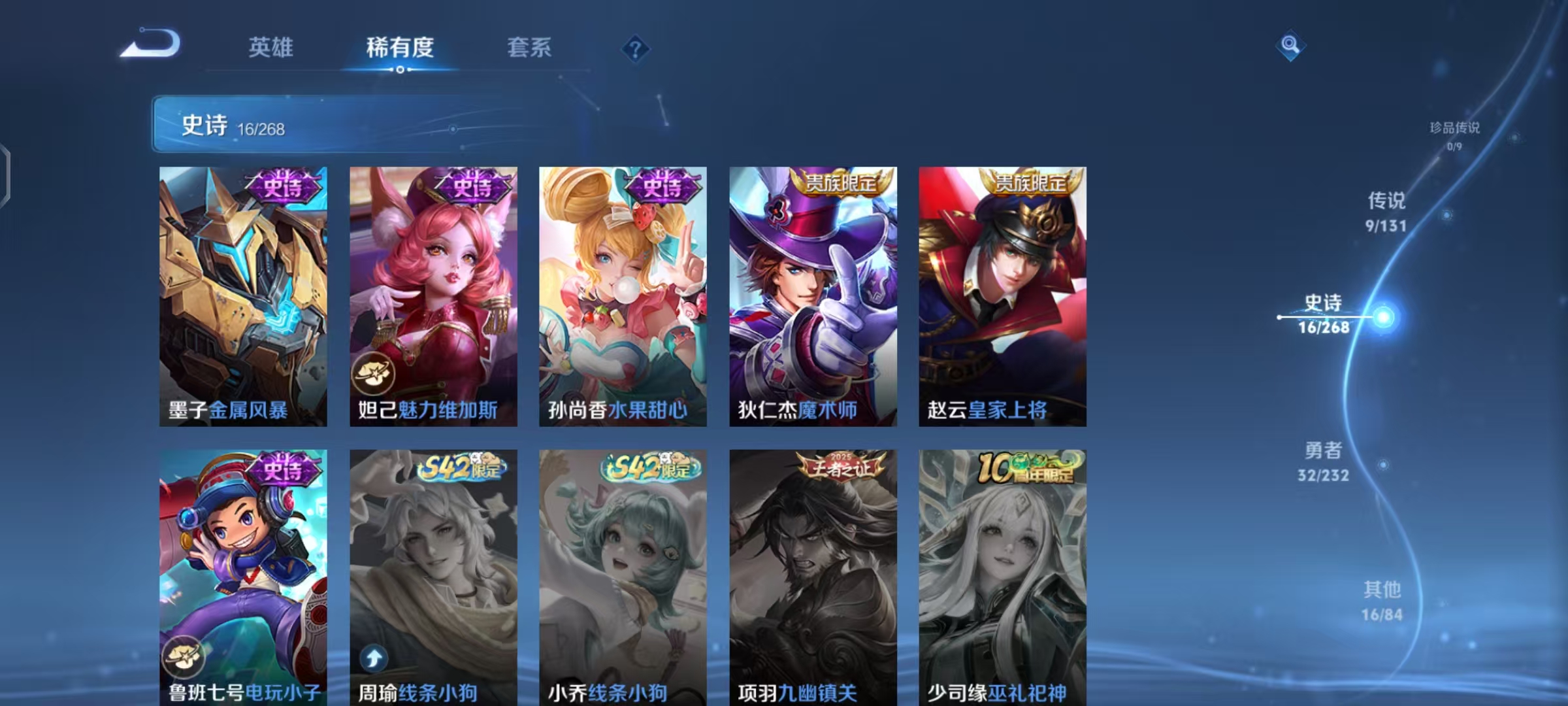Viewport: 1568px width, 706px height.
Task: Open help via the question mark icon
Action: pos(636,46)
